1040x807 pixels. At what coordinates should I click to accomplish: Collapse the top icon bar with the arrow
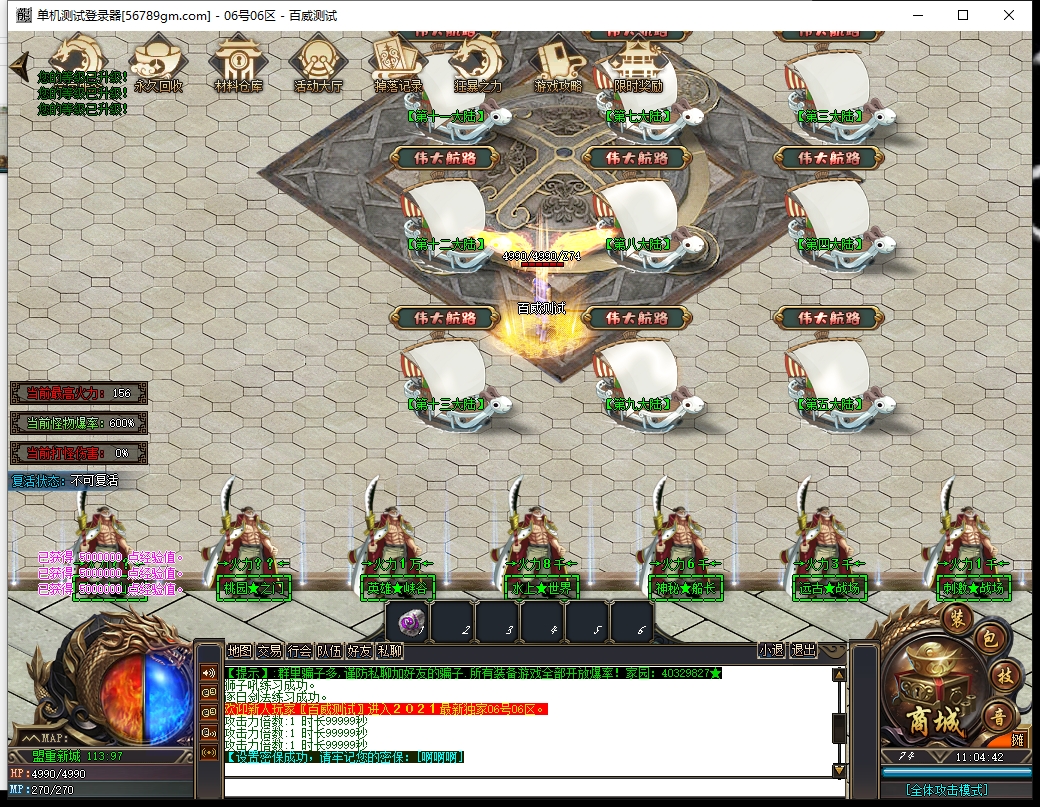(x=18, y=66)
